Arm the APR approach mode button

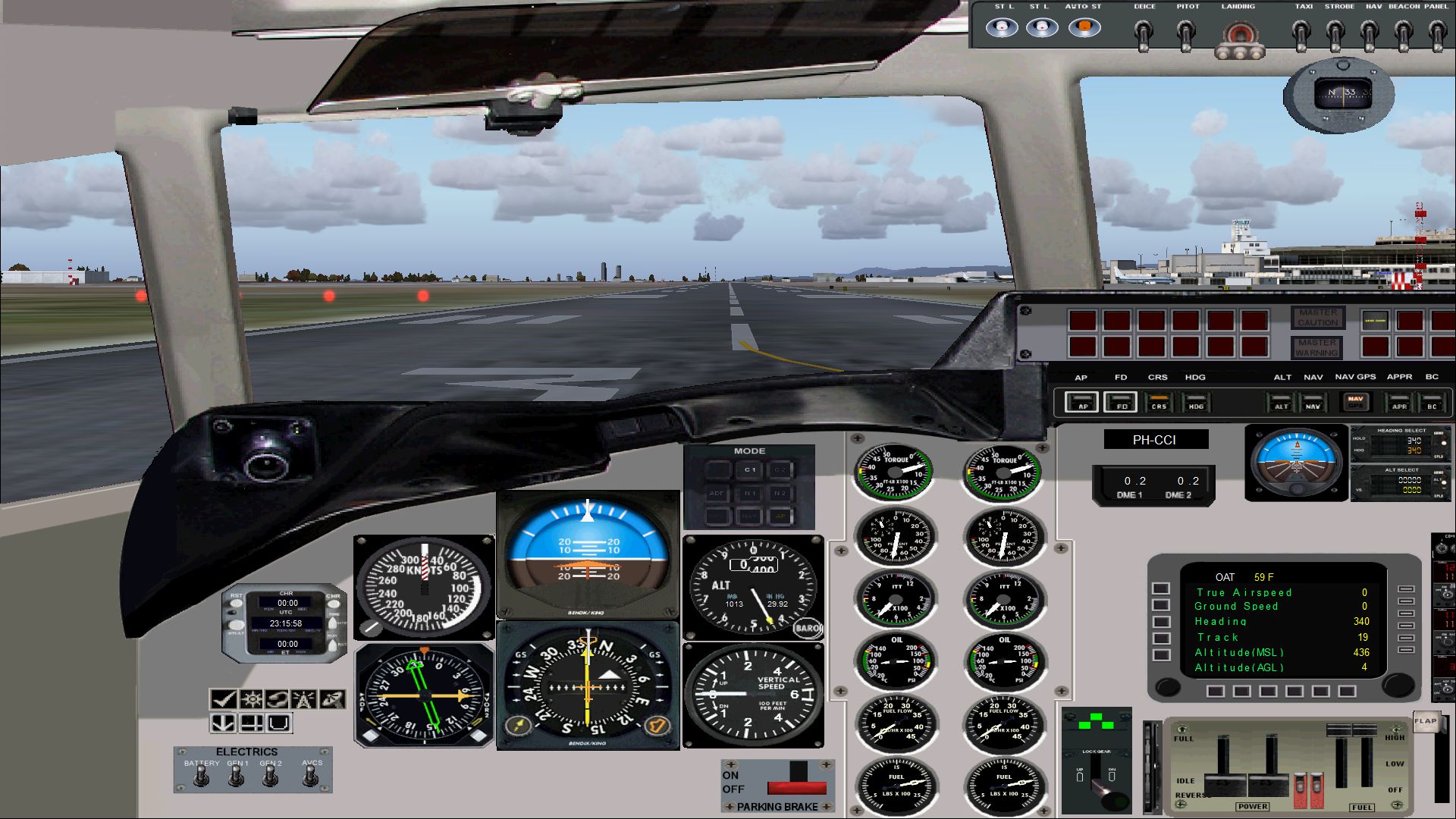click(1399, 403)
